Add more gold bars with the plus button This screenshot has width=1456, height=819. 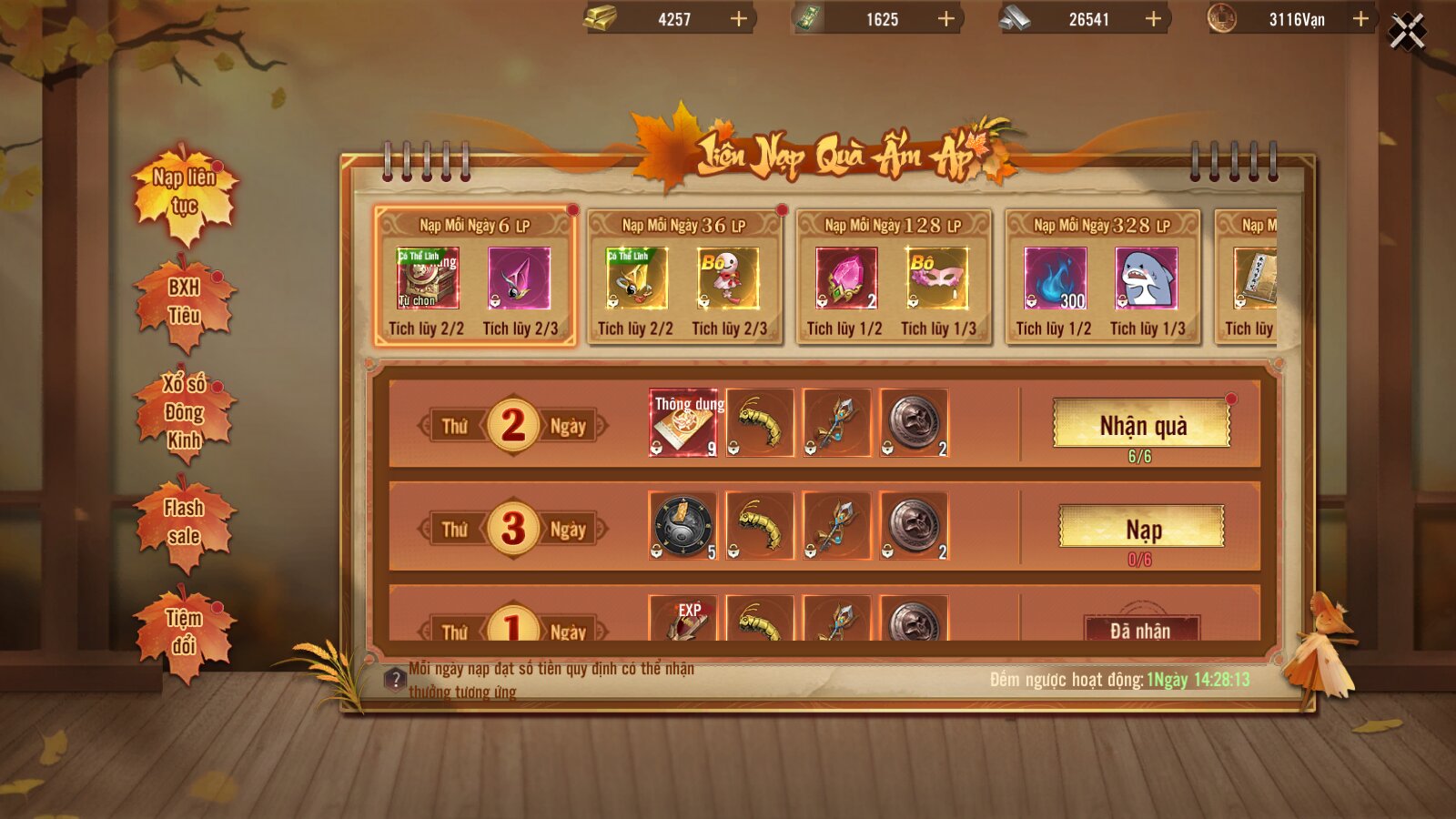(739, 19)
